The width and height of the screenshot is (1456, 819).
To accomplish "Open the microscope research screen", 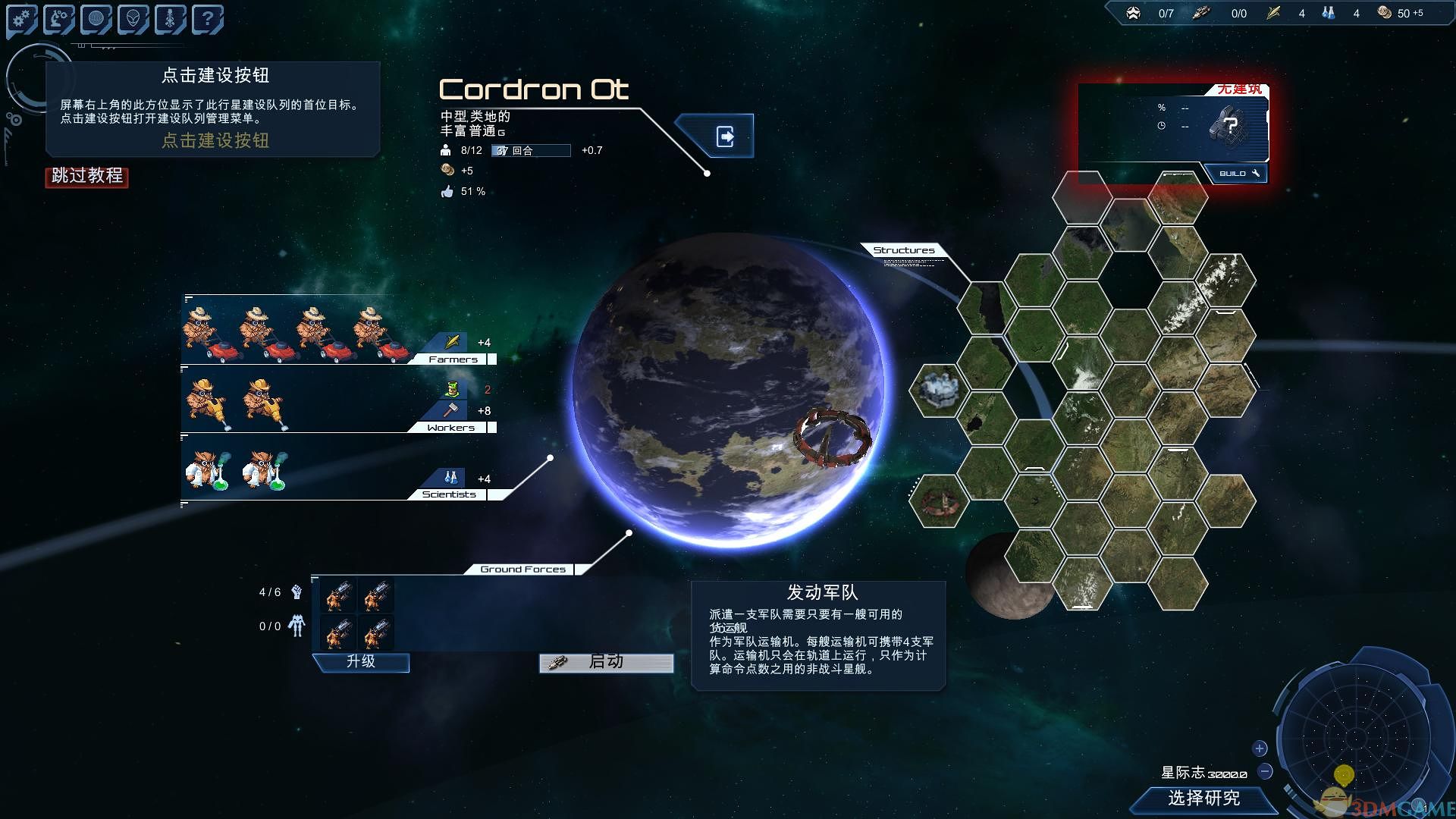I will pos(59,19).
